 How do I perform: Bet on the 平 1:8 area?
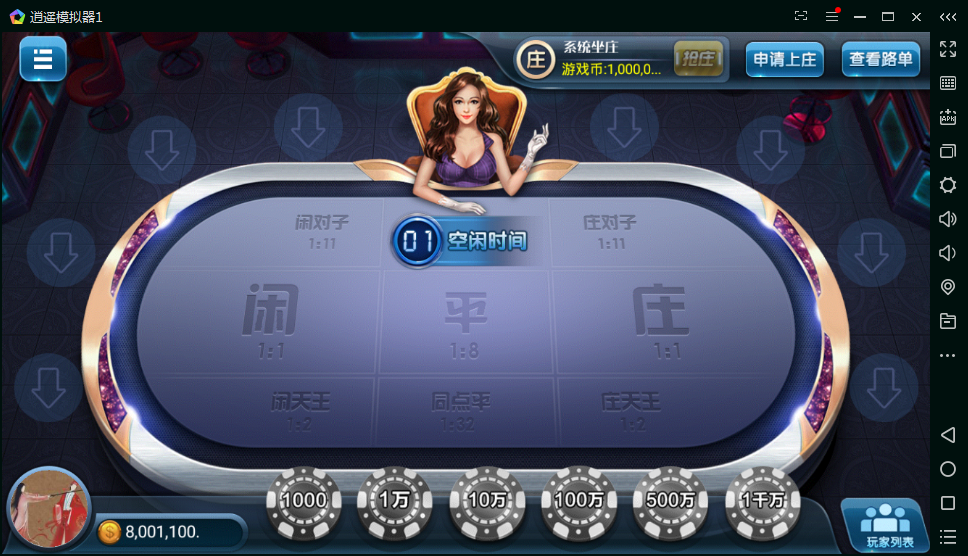tap(465, 322)
